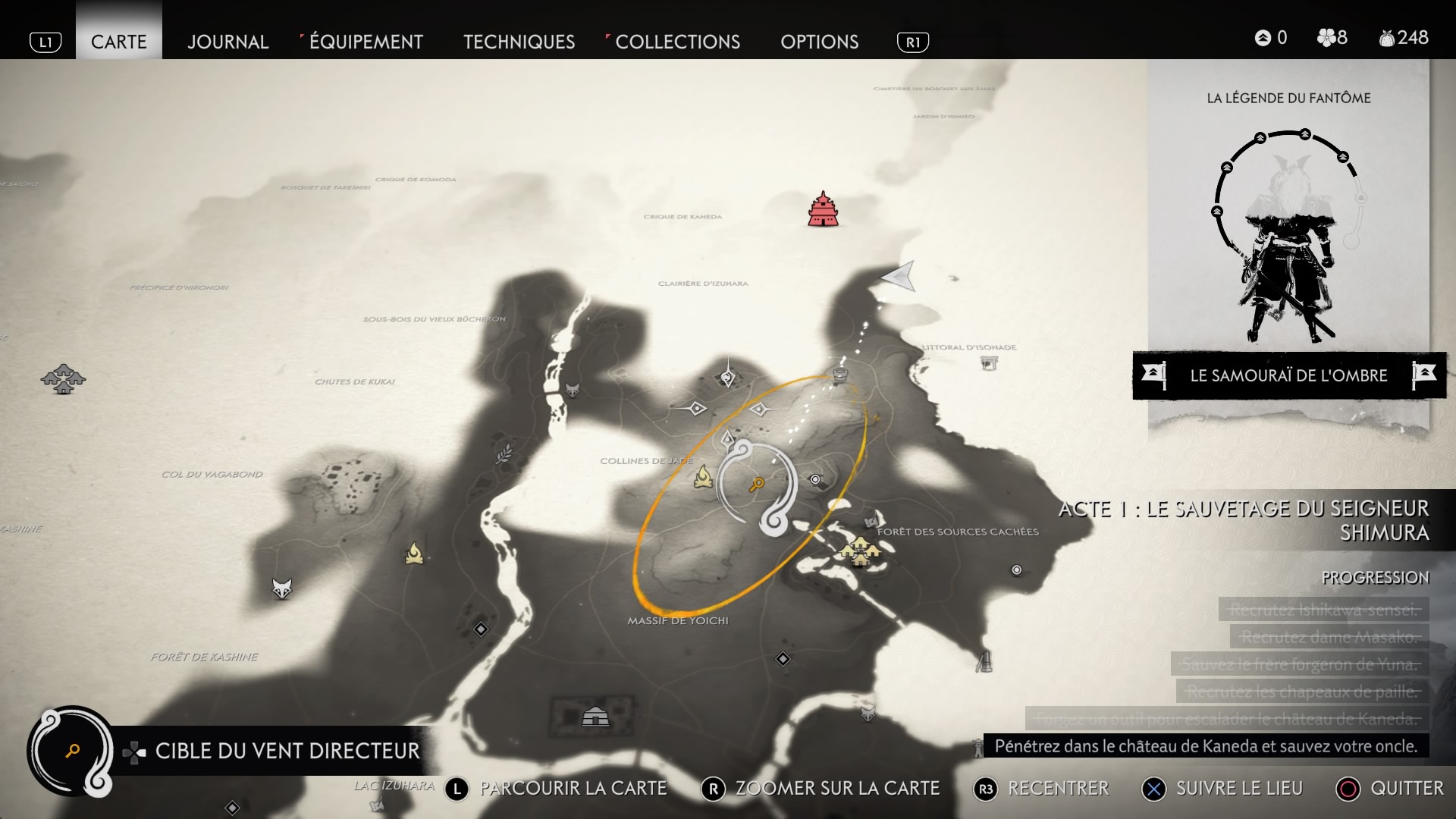Select the guiding wind target marker

757,485
